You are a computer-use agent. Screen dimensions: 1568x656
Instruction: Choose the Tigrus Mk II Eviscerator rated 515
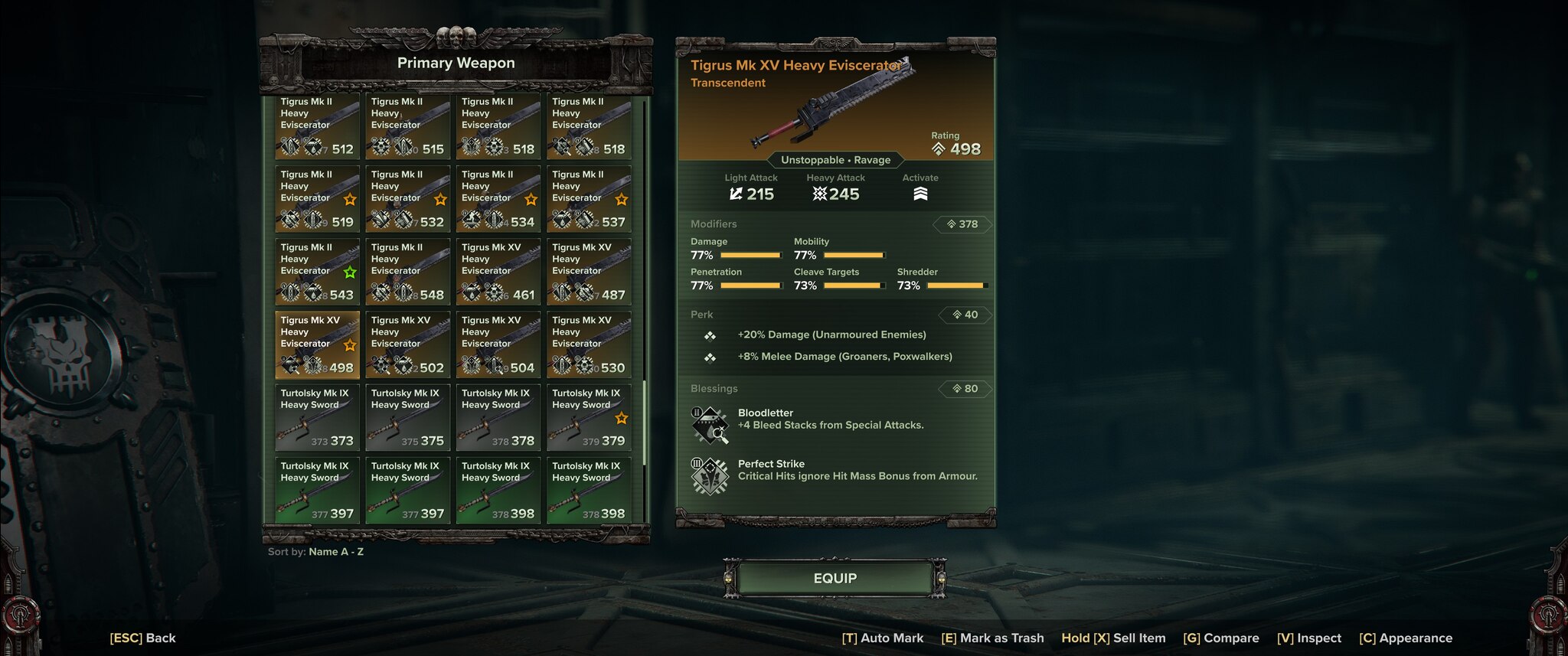point(407,126)
